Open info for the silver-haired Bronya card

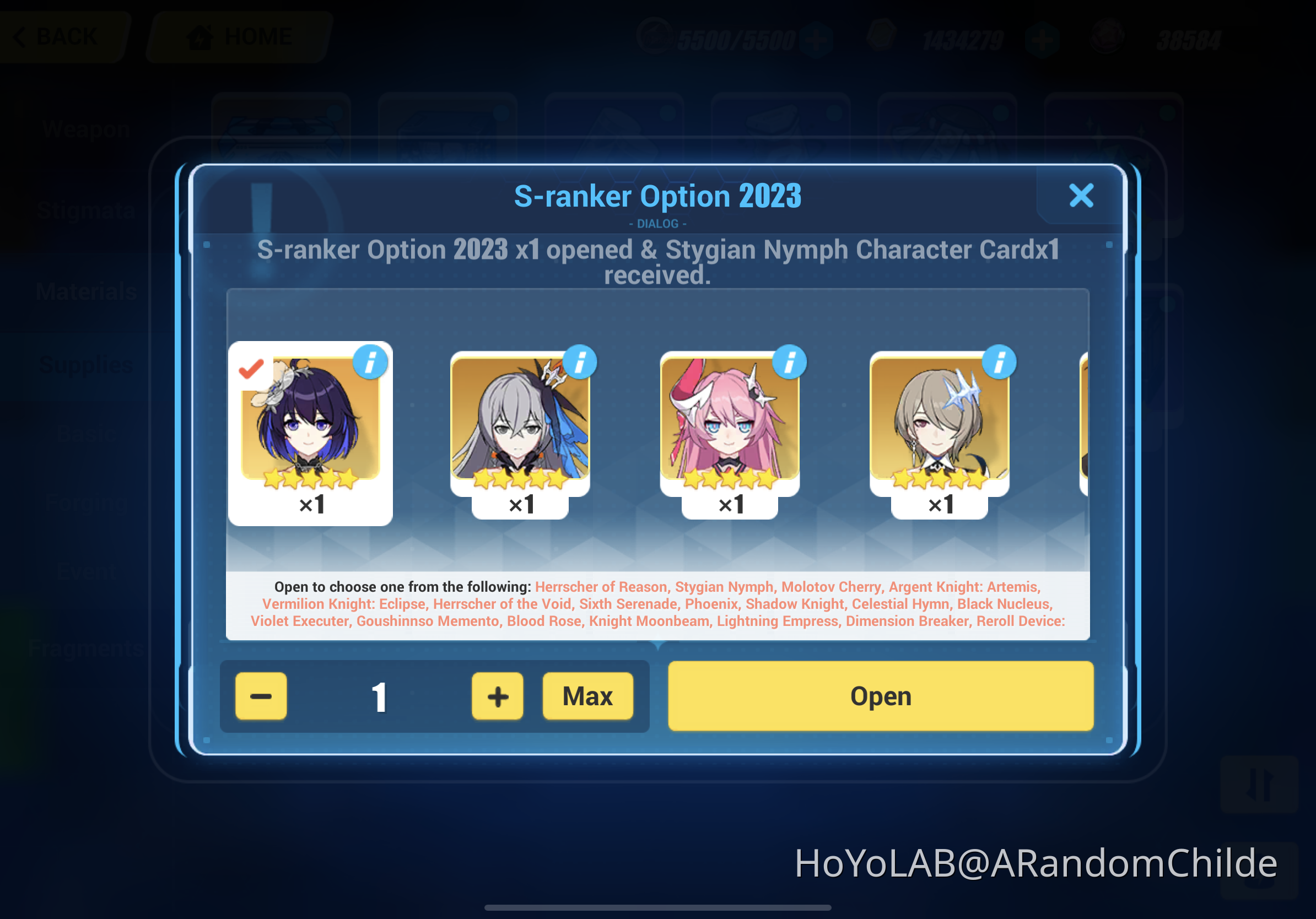click(580, 361)
